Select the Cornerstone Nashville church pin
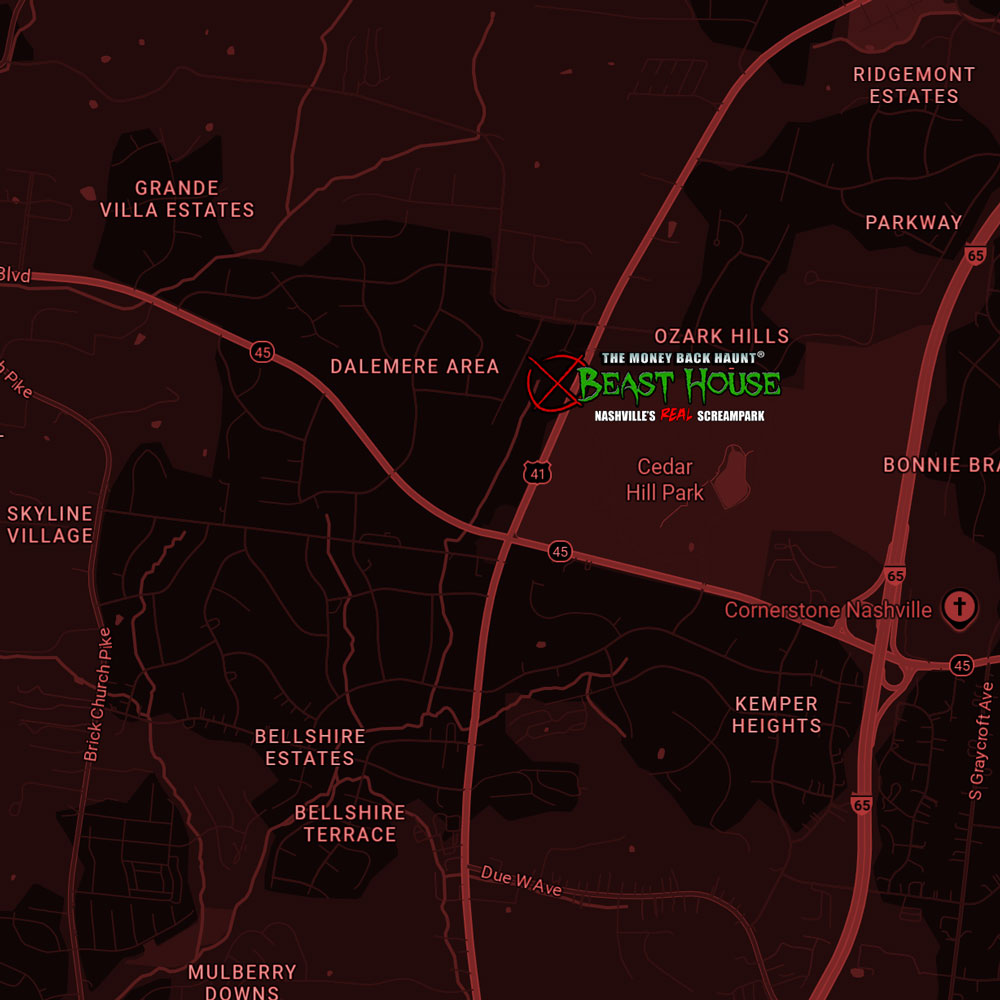Screen dimensions: 1000x1000 tap(960, 606)
